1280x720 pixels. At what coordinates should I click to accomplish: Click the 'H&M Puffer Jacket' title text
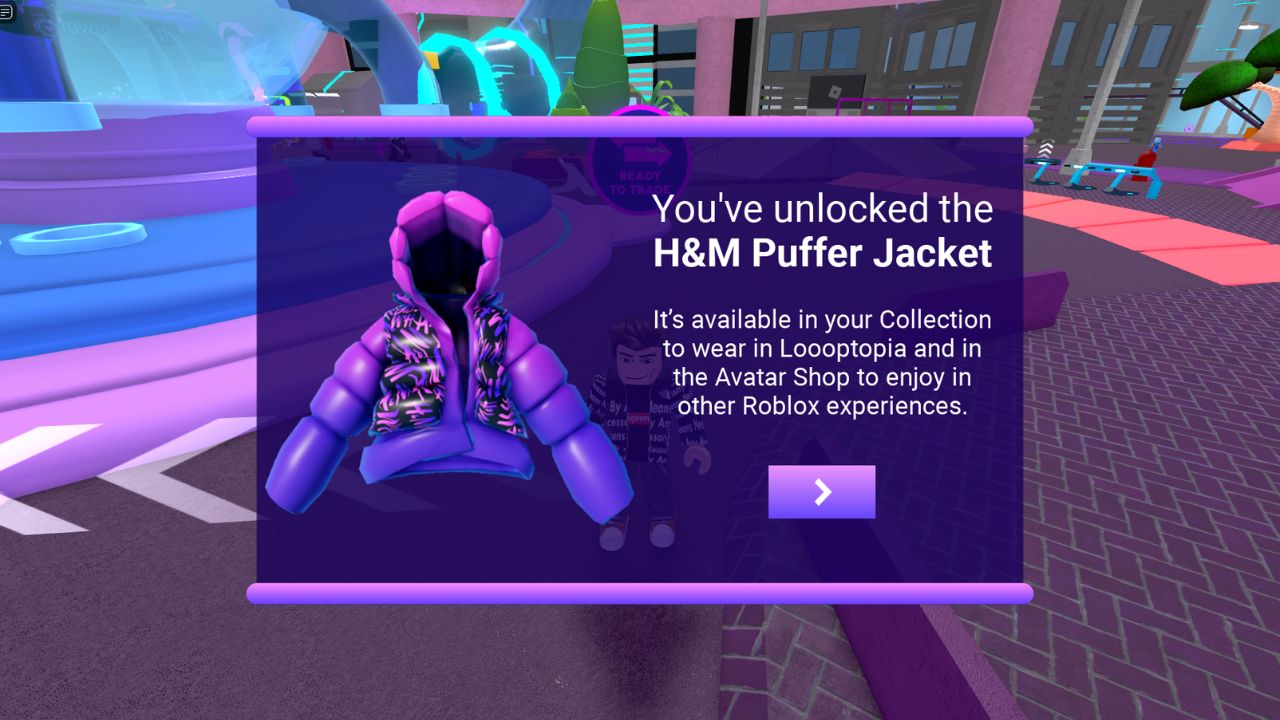(x=822, y=254)
